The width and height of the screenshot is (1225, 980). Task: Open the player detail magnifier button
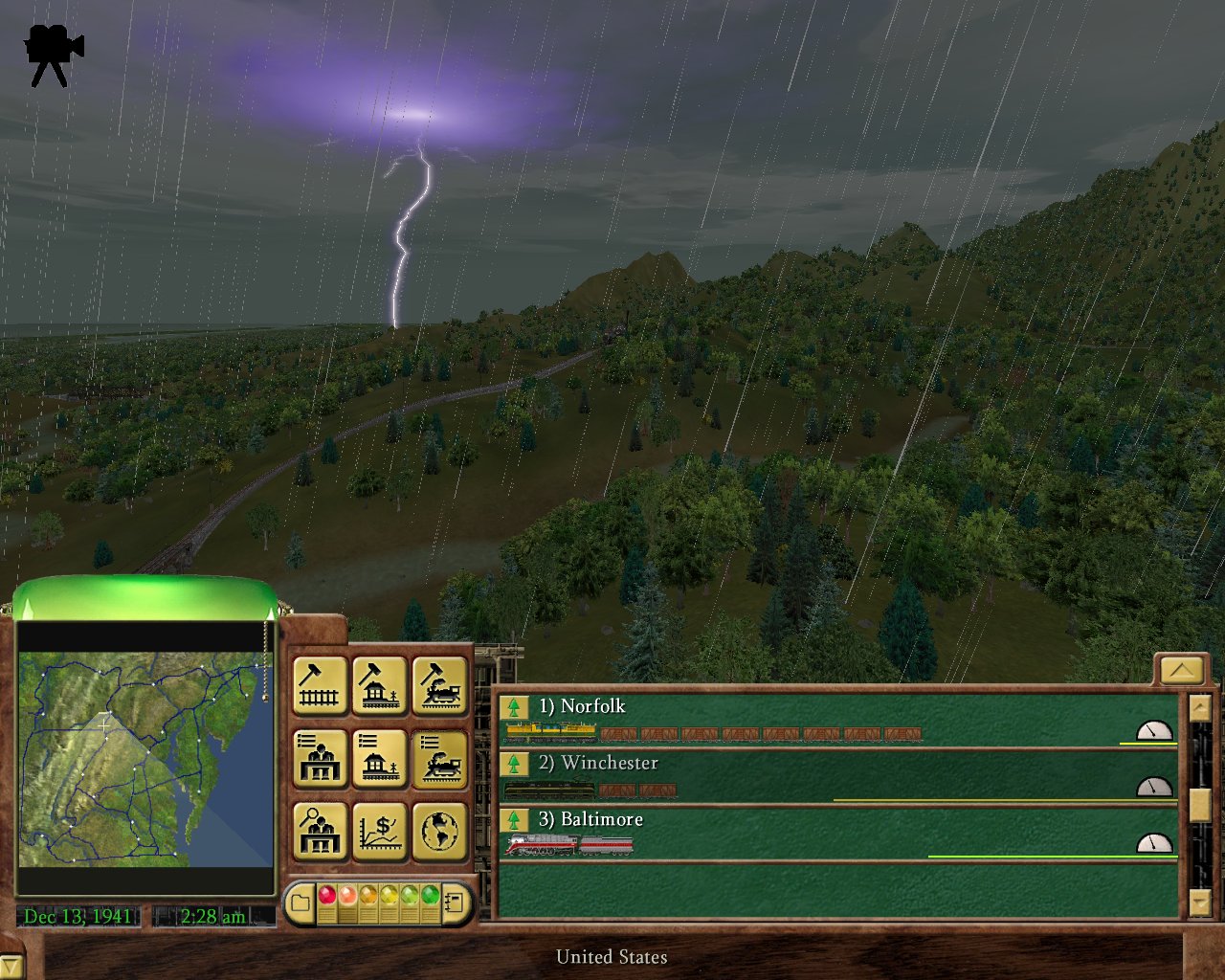(319, 831)
